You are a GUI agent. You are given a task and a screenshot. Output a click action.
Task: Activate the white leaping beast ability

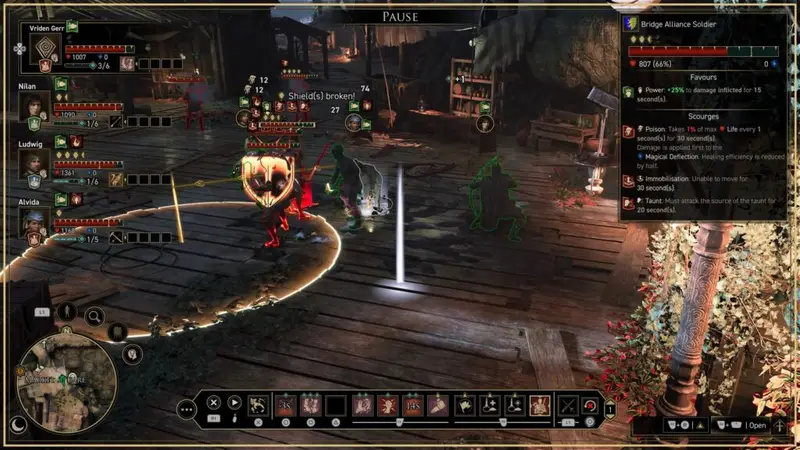[258, 404]
